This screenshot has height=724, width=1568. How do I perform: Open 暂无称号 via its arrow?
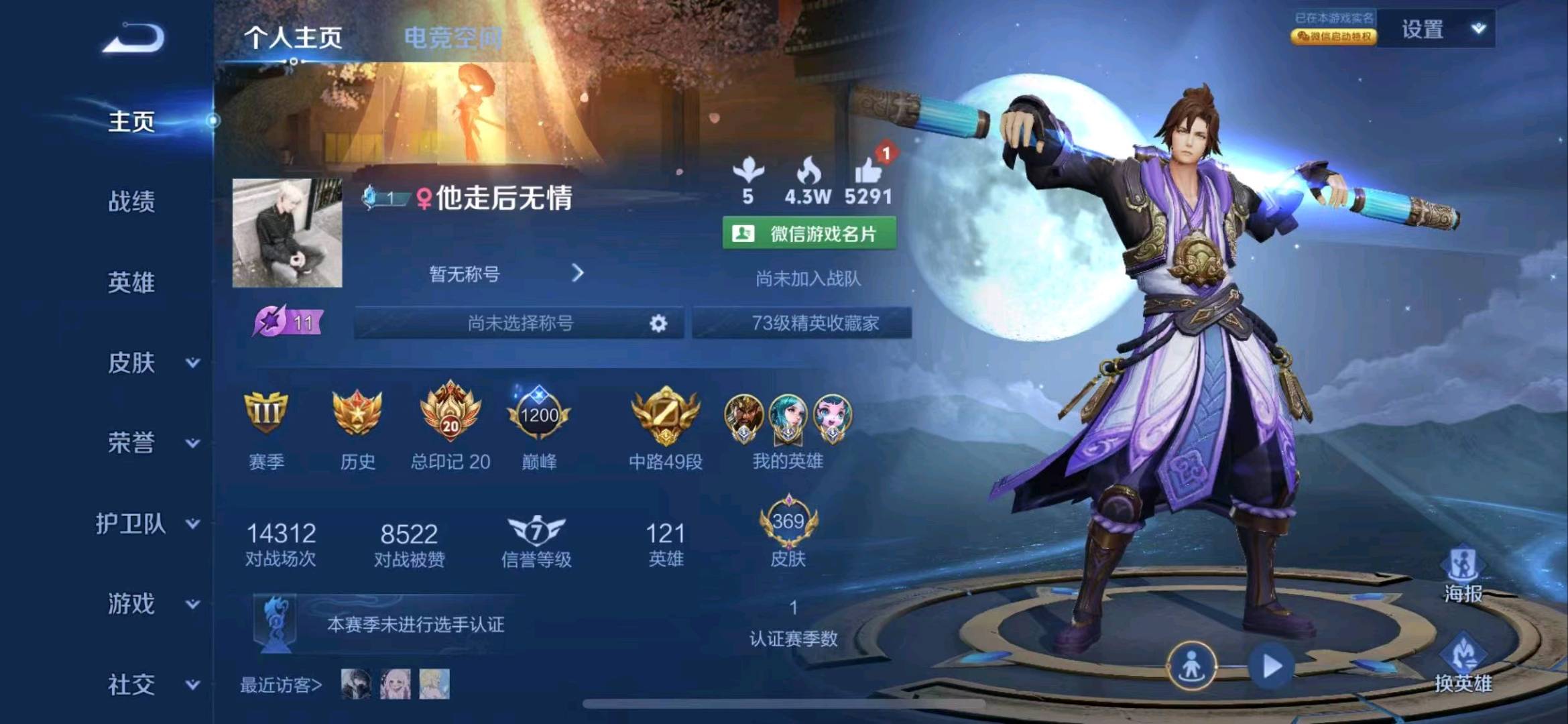pos(578,274)
